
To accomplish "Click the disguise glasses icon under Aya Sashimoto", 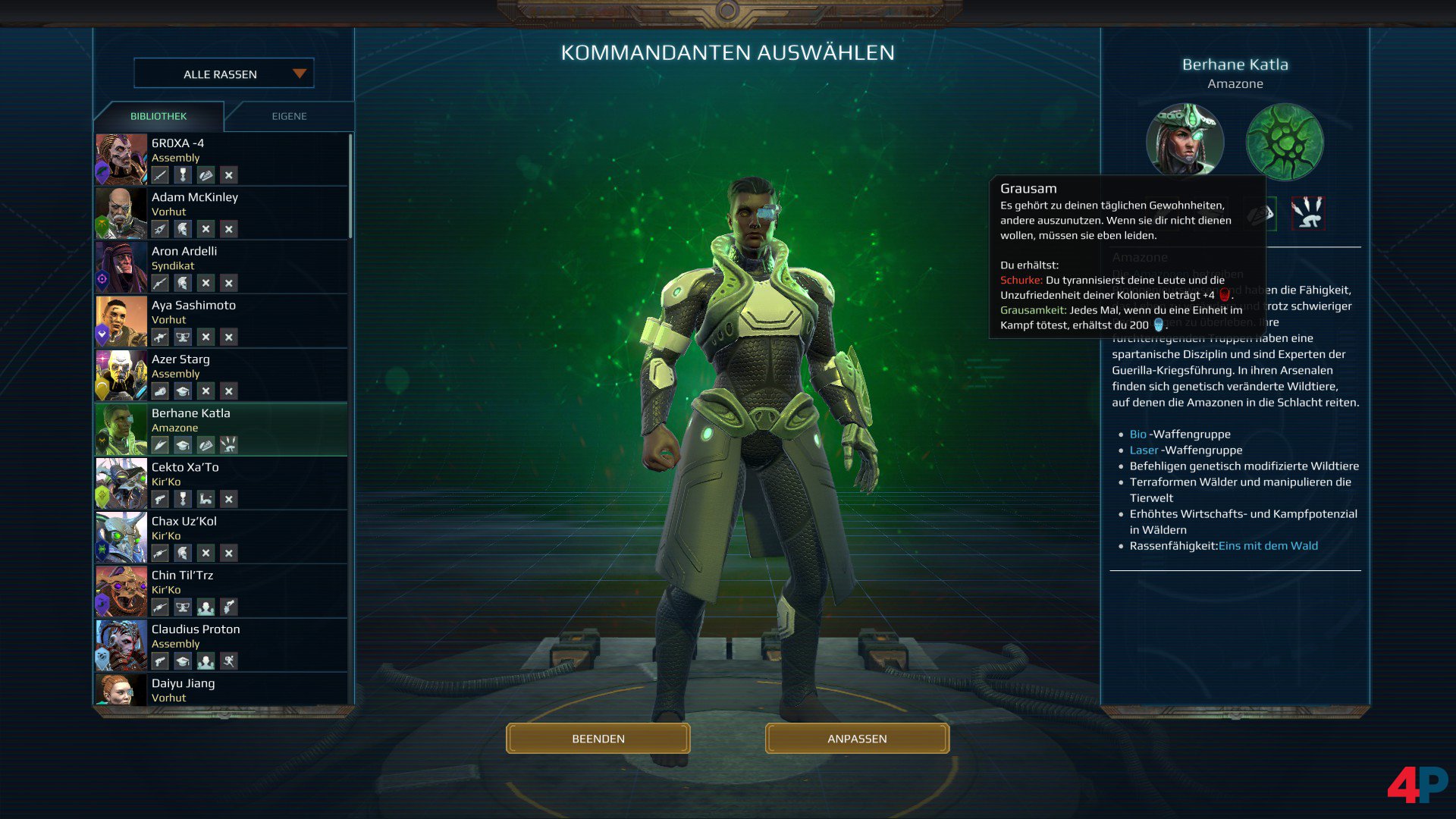I will tap(183, 337).
